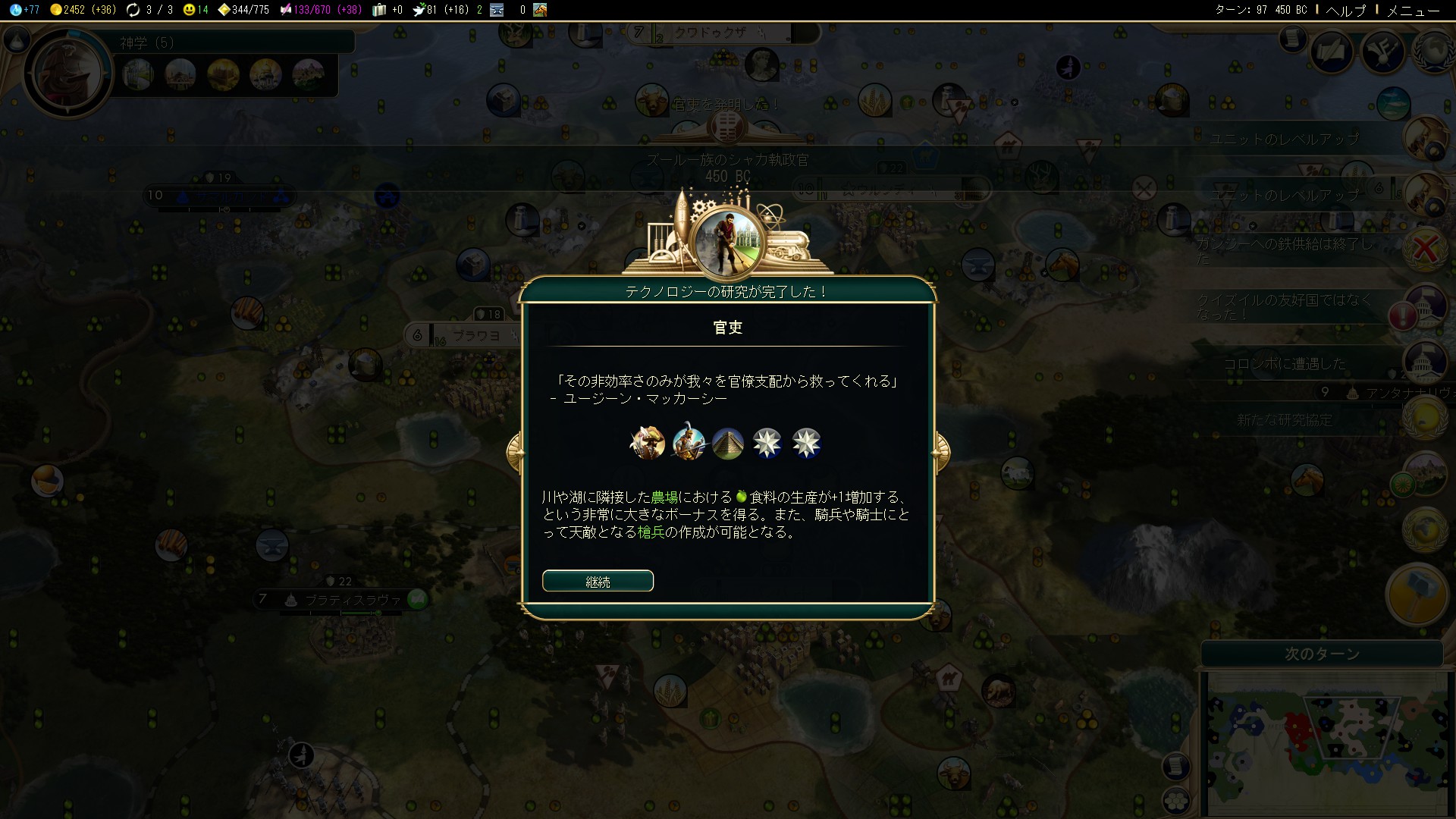The image size is (1456, 819).
Task: Select the pyramid wonder icon in the popup
Action: coord(727,443)
